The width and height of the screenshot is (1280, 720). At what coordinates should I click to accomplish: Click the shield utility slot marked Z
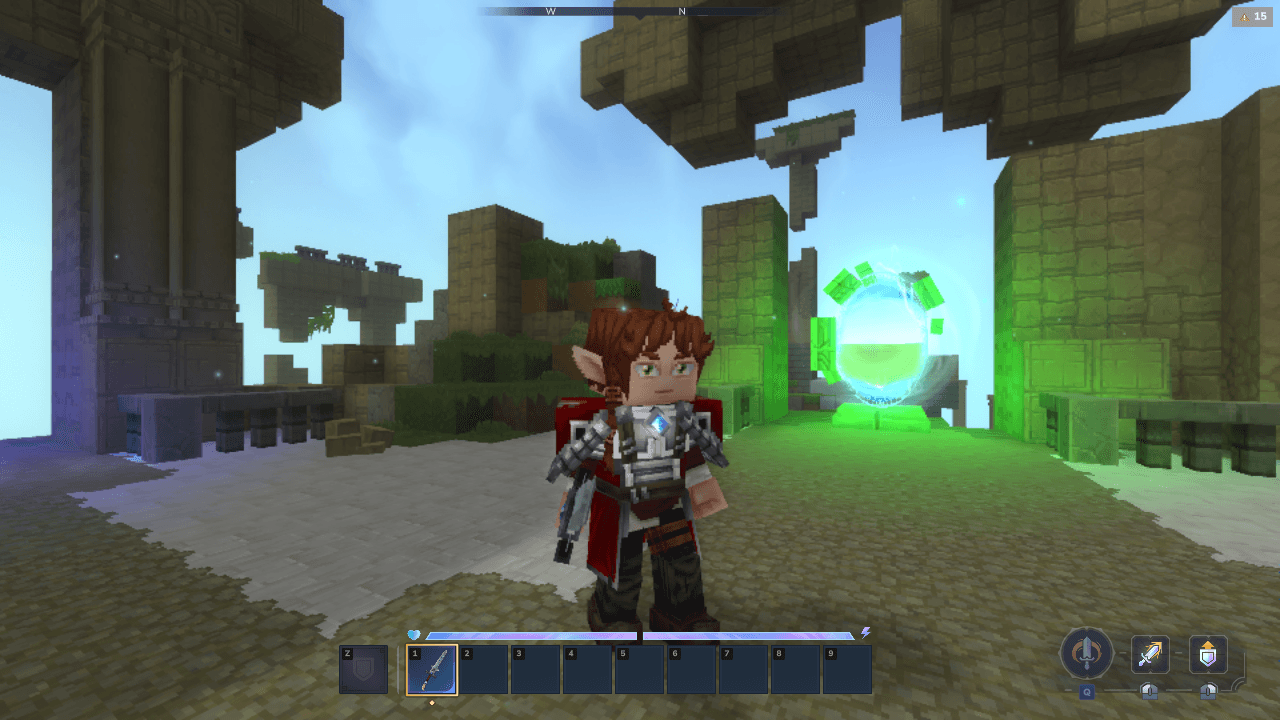tap(363, 670)
